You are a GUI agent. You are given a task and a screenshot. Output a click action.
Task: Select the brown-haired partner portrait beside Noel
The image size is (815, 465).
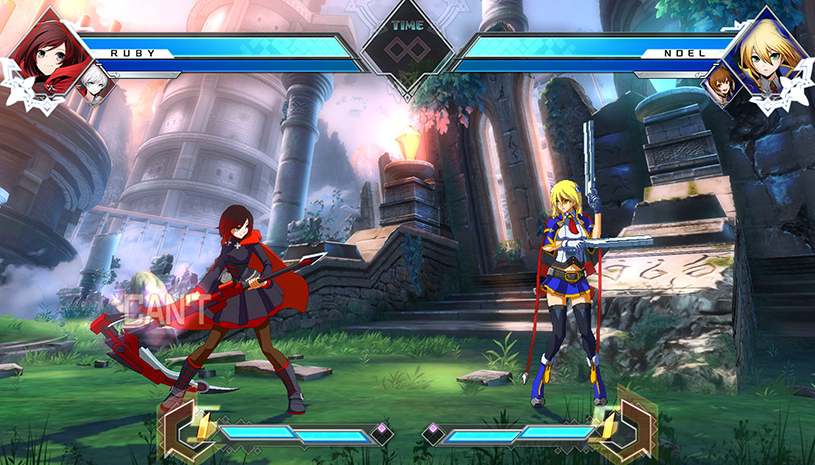[718, 84]
